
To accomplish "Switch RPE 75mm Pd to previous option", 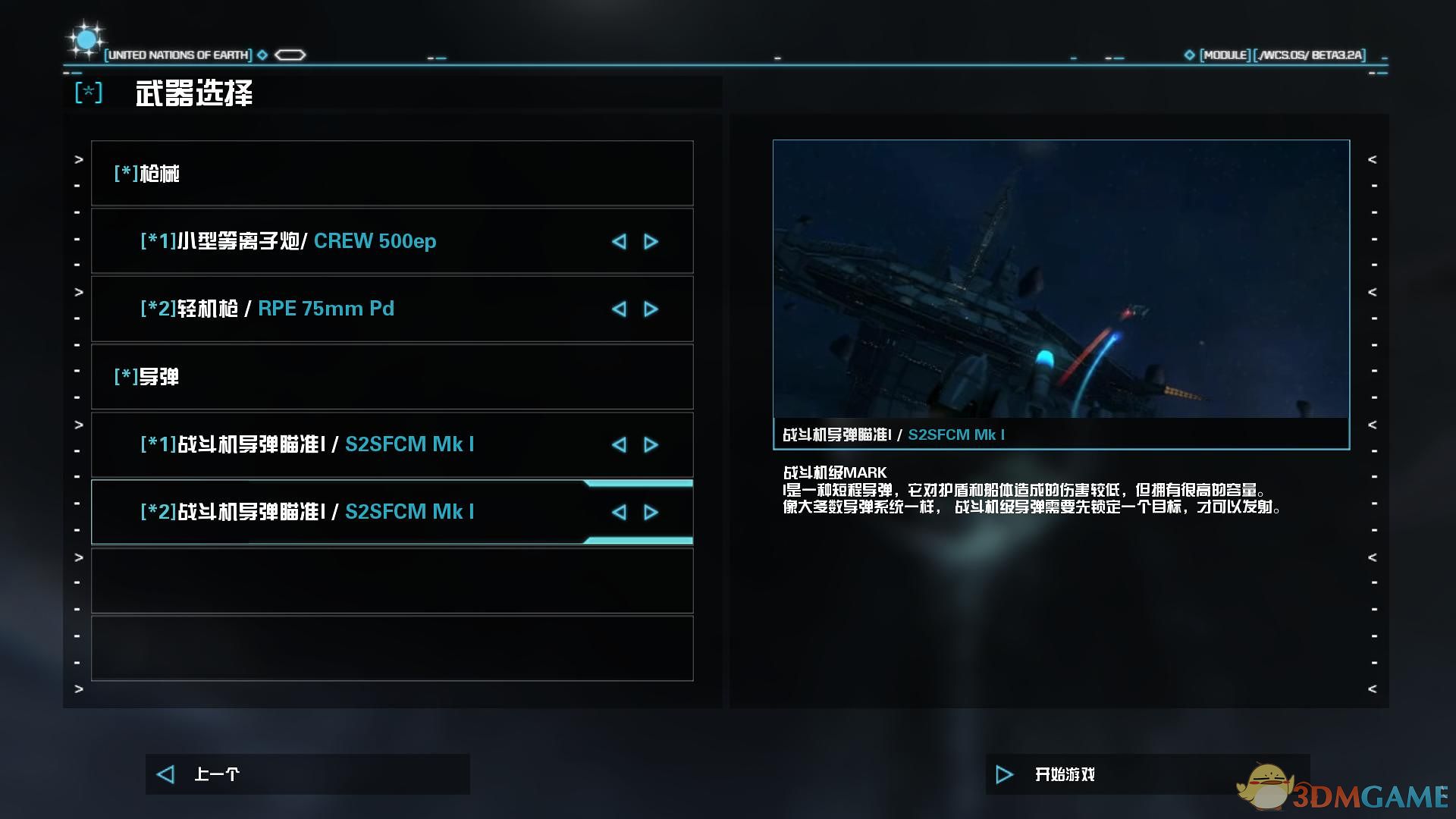I will [619, 309].
